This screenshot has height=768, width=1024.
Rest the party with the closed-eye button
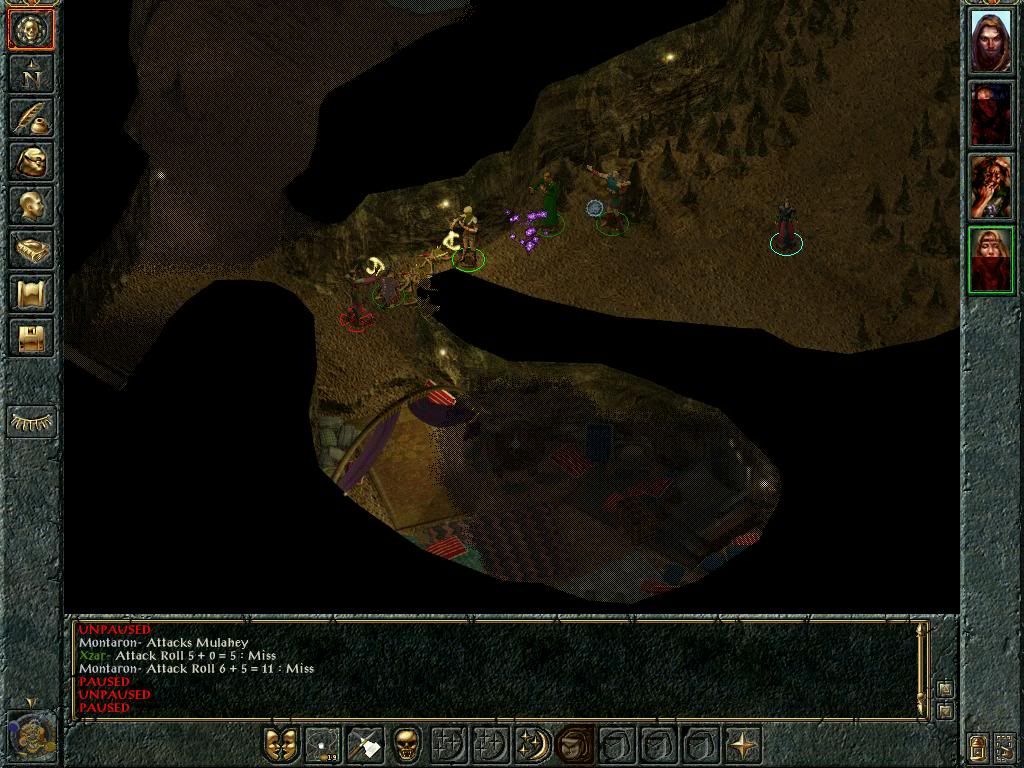(x=31, y=421)
